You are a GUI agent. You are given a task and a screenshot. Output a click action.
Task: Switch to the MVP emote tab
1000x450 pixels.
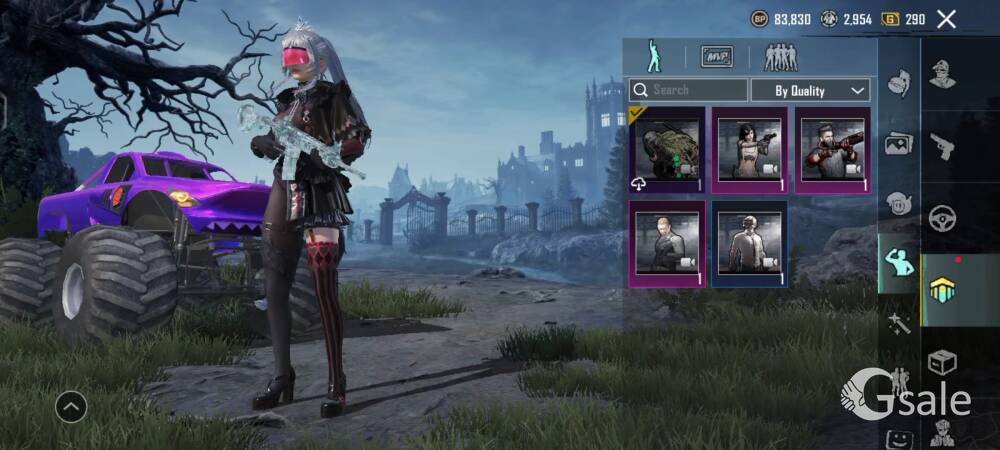pyautogui.click(x=716, y=56)
